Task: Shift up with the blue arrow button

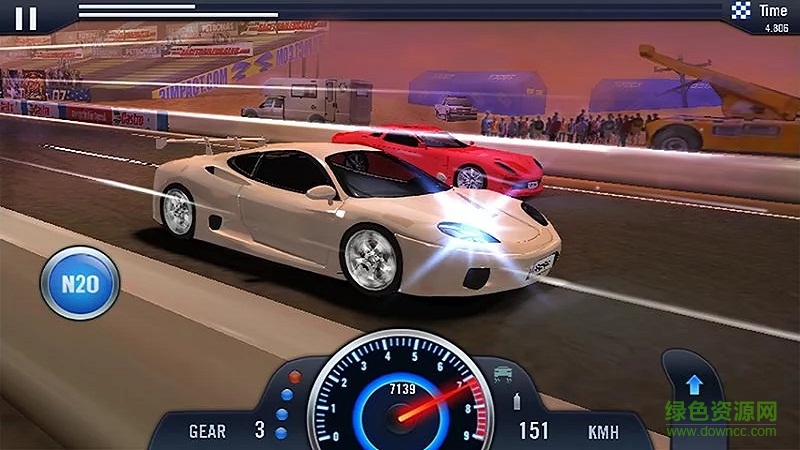Action: [x=693, y=385]
